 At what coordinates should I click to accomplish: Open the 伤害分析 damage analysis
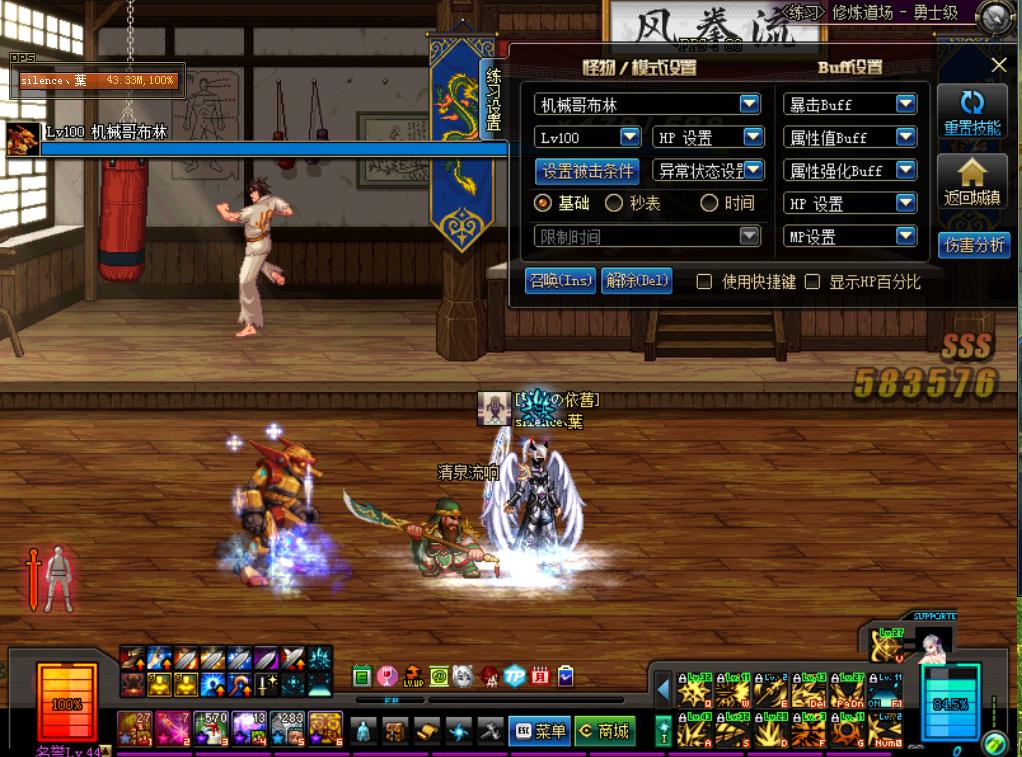point(974,245)
